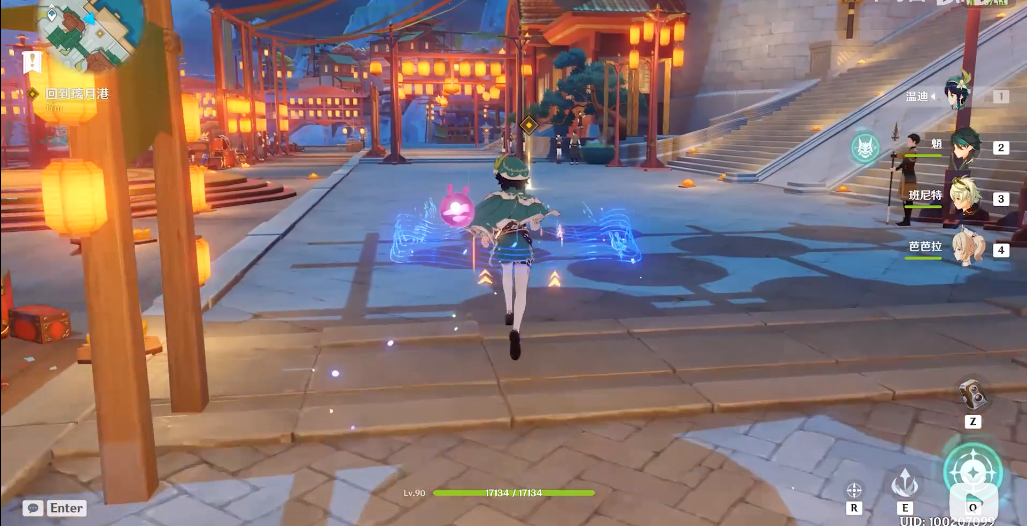This screenshot has height=526, width=1027.
Task: Open the chat speech bubble icon
Action: tap(33, 508)
